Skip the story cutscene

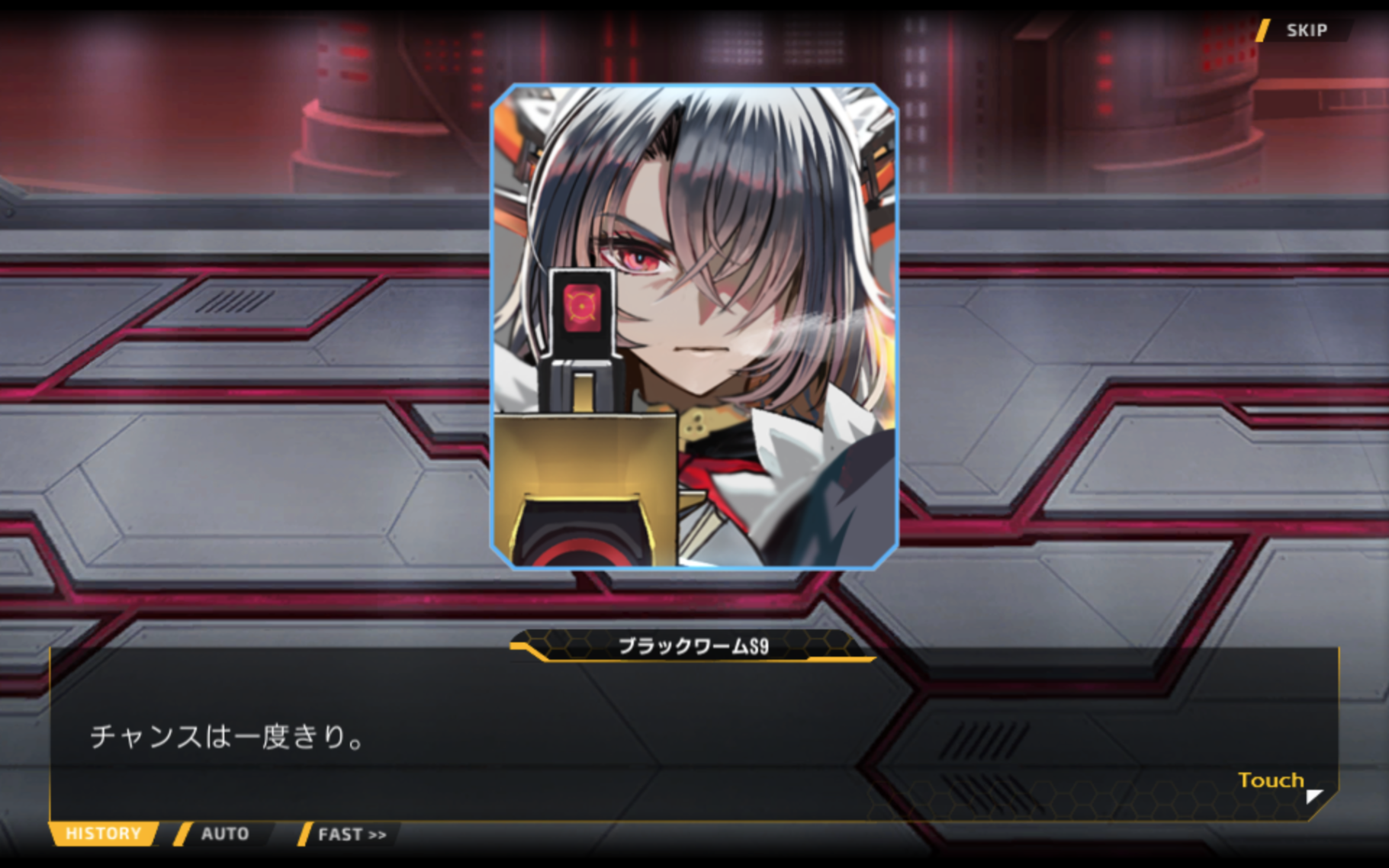(x=1305, y=31)
